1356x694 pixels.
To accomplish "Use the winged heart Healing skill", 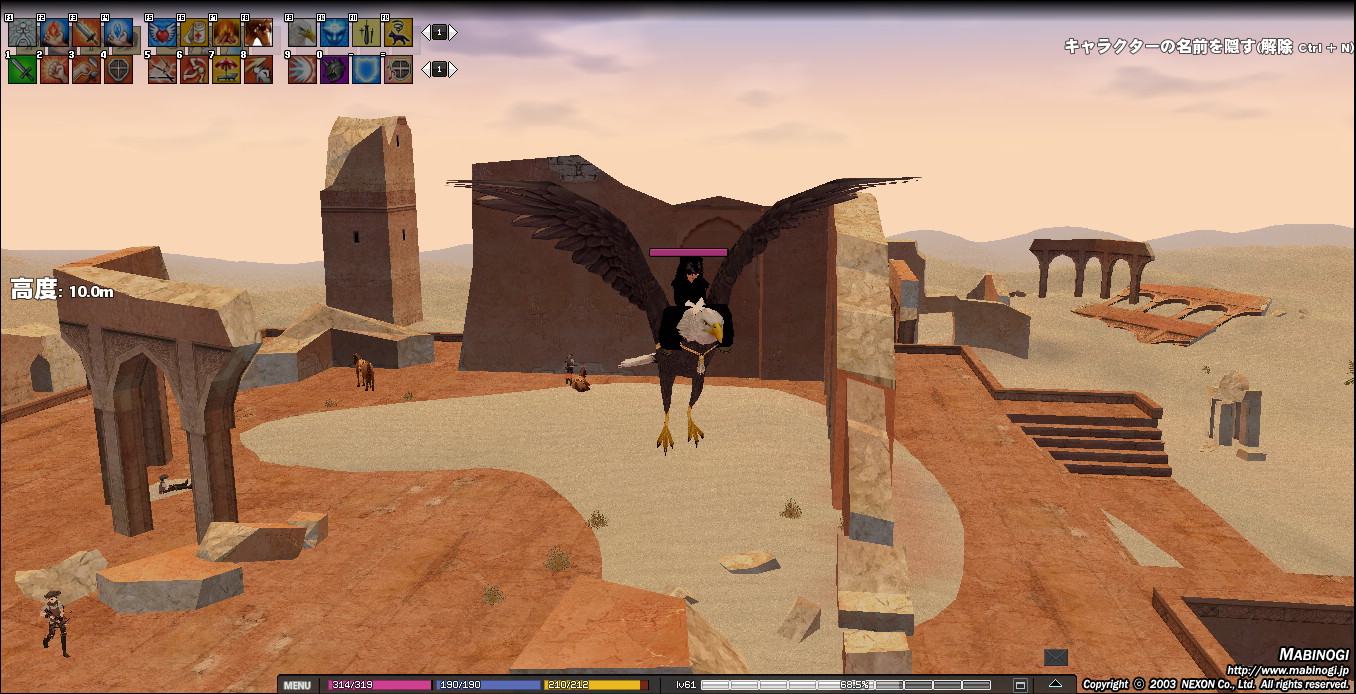I will click(162, 33).
